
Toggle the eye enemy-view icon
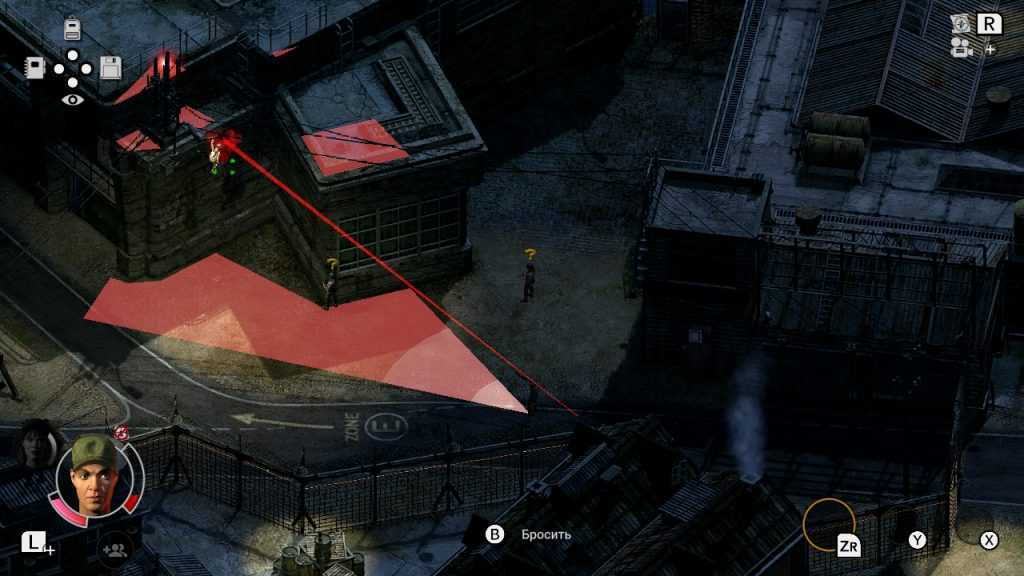72,99
